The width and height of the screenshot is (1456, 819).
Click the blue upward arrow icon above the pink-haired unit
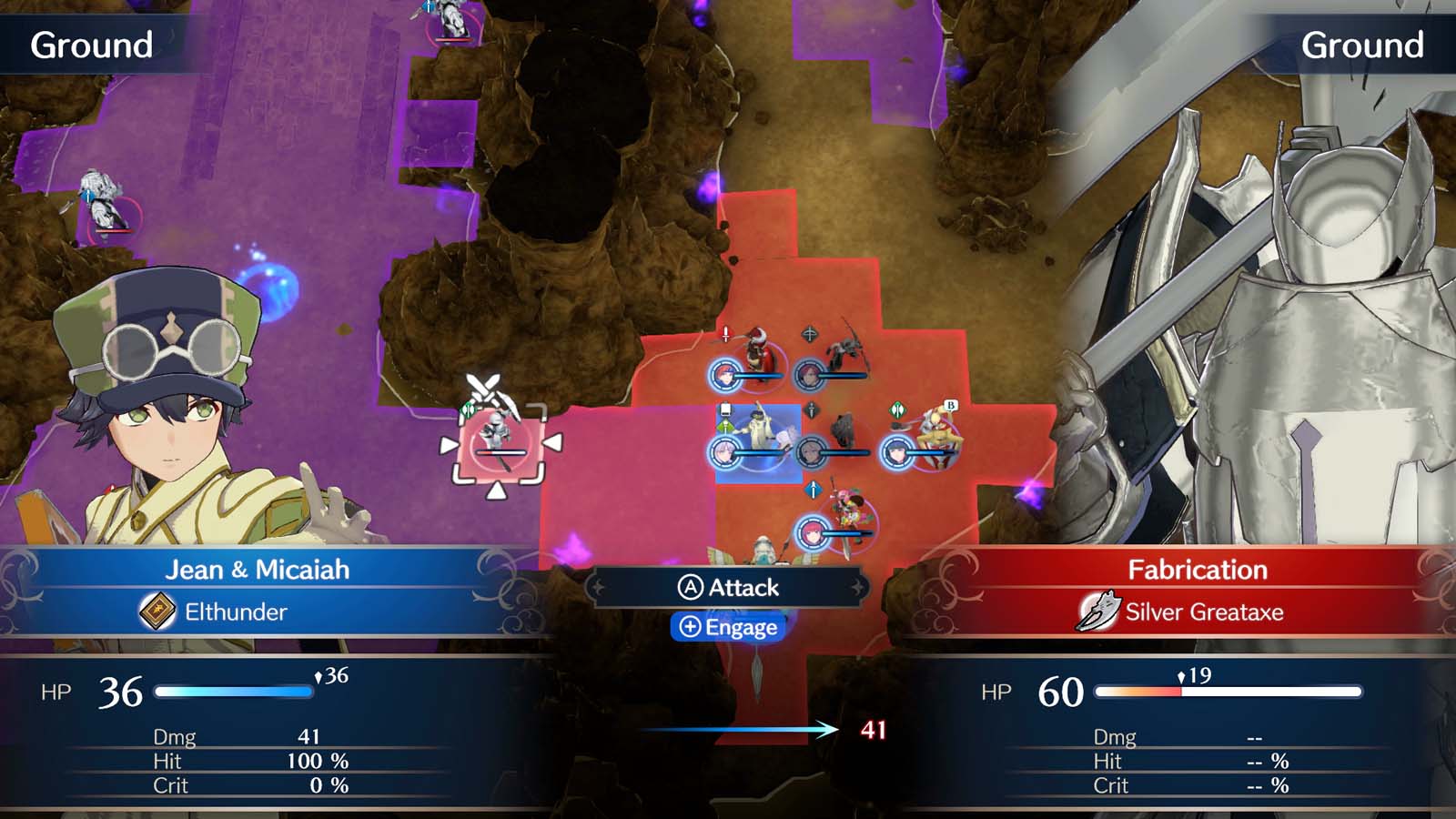[x=814, y=490]
